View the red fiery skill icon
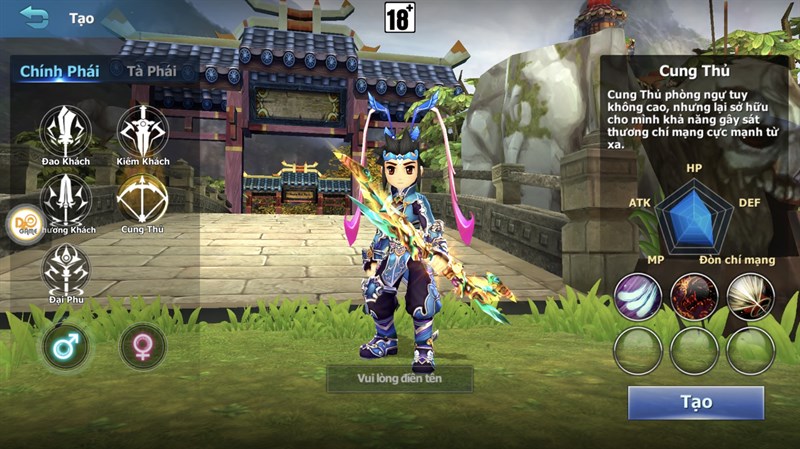This screenshot has width=800, height=449. [x=695, y=296]
